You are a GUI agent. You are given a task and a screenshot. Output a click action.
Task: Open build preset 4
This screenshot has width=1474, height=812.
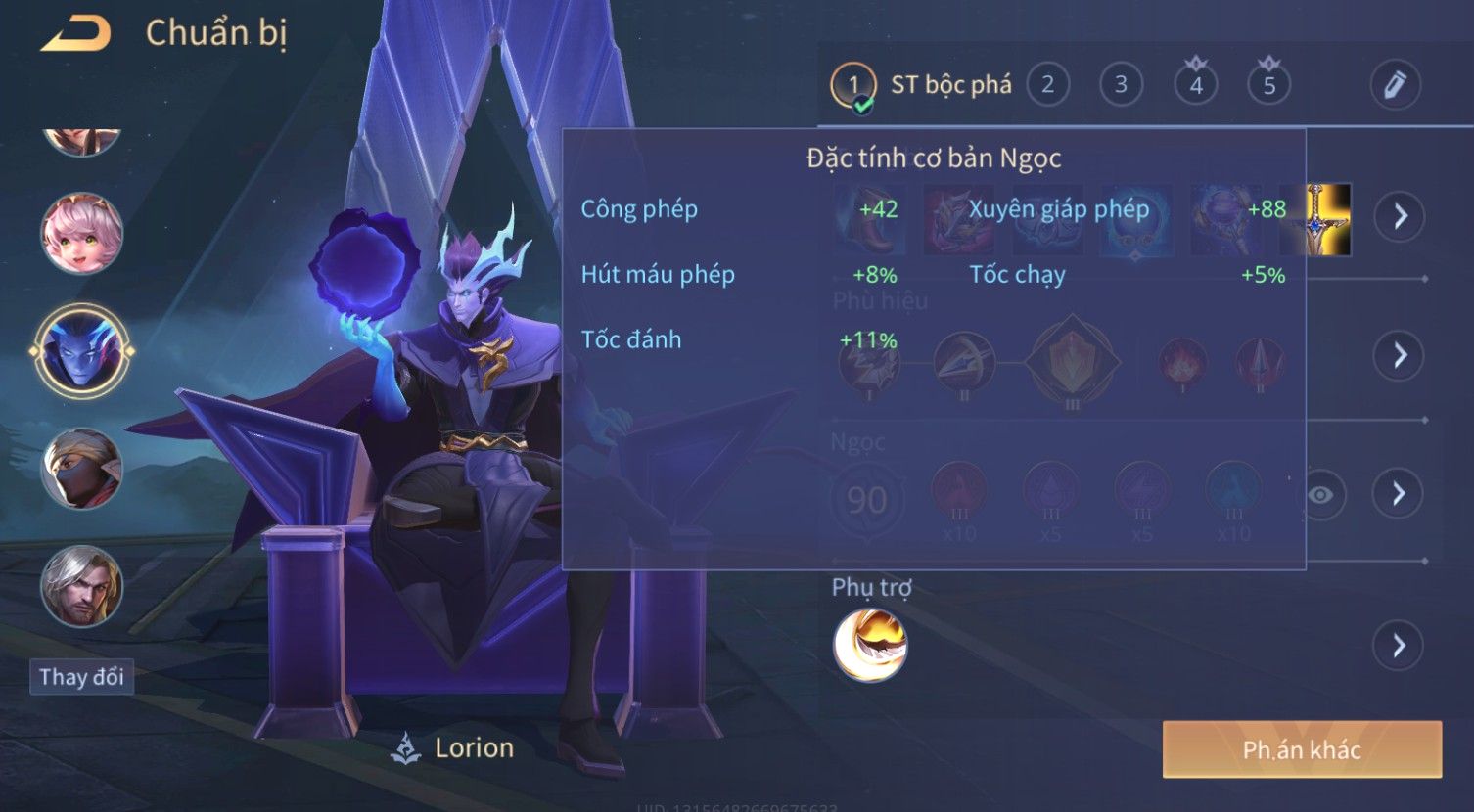(1195, 85)
